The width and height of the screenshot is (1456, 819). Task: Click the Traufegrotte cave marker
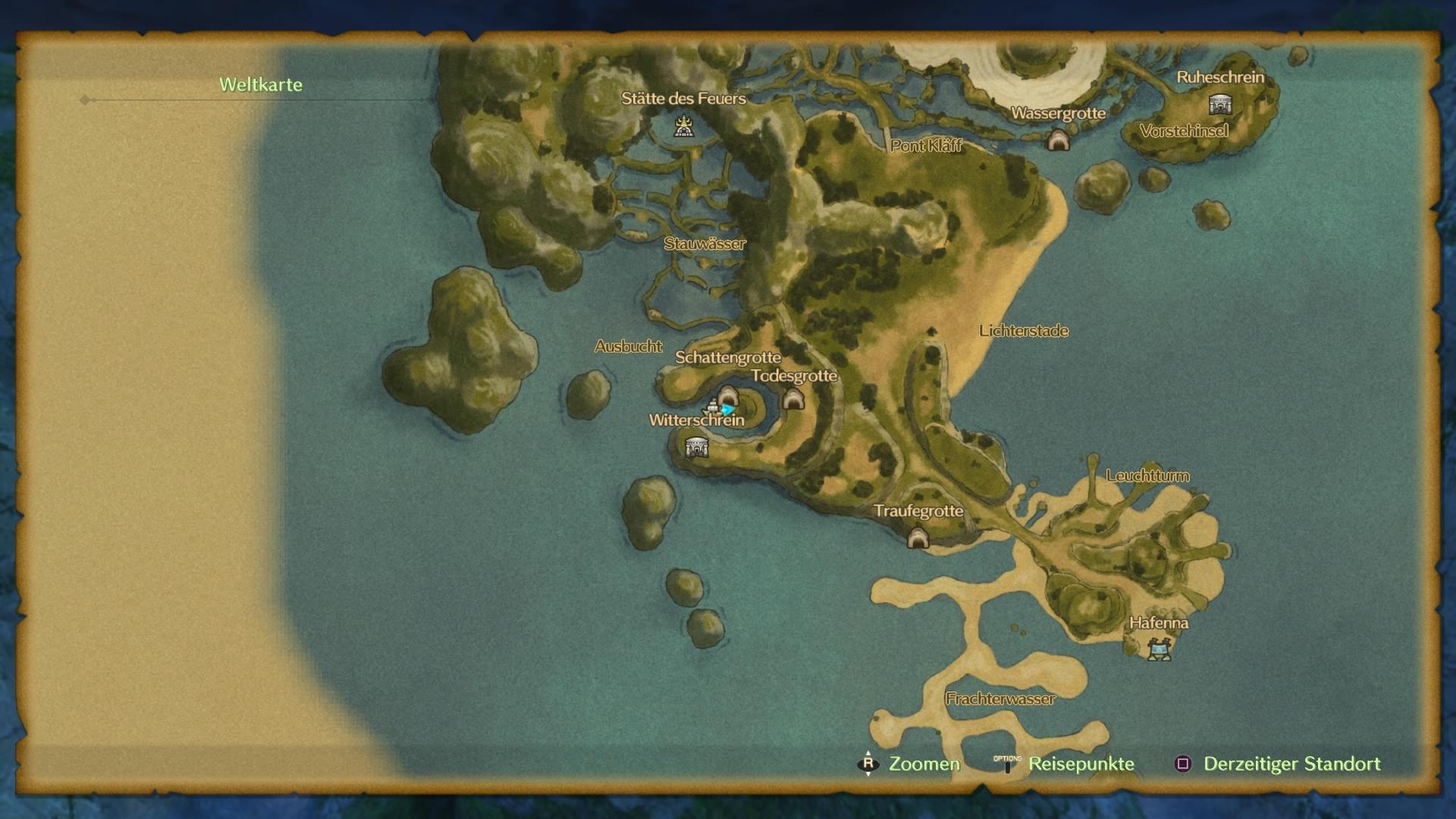coord(918,538)
